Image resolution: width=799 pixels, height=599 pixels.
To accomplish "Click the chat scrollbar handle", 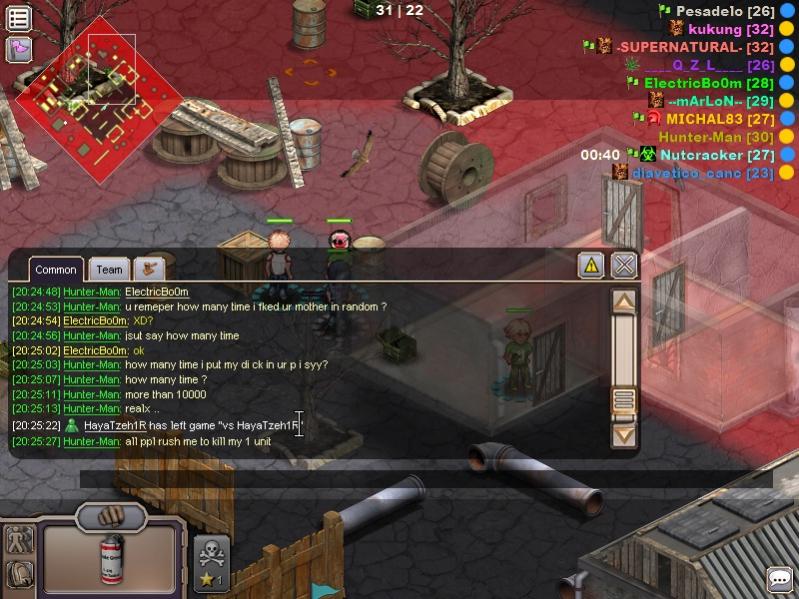I will click(x=624, y=401).
